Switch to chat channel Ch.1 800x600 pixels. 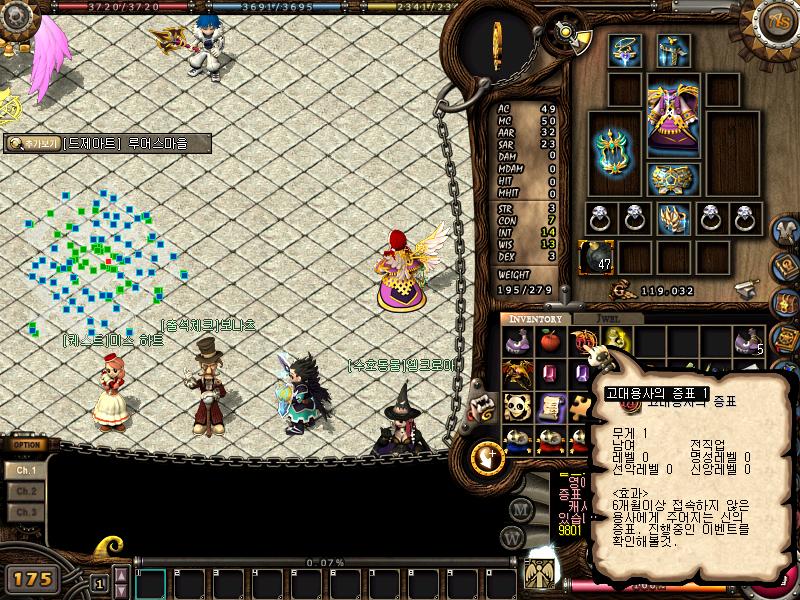pyautogui.click(x=26, y=470)
